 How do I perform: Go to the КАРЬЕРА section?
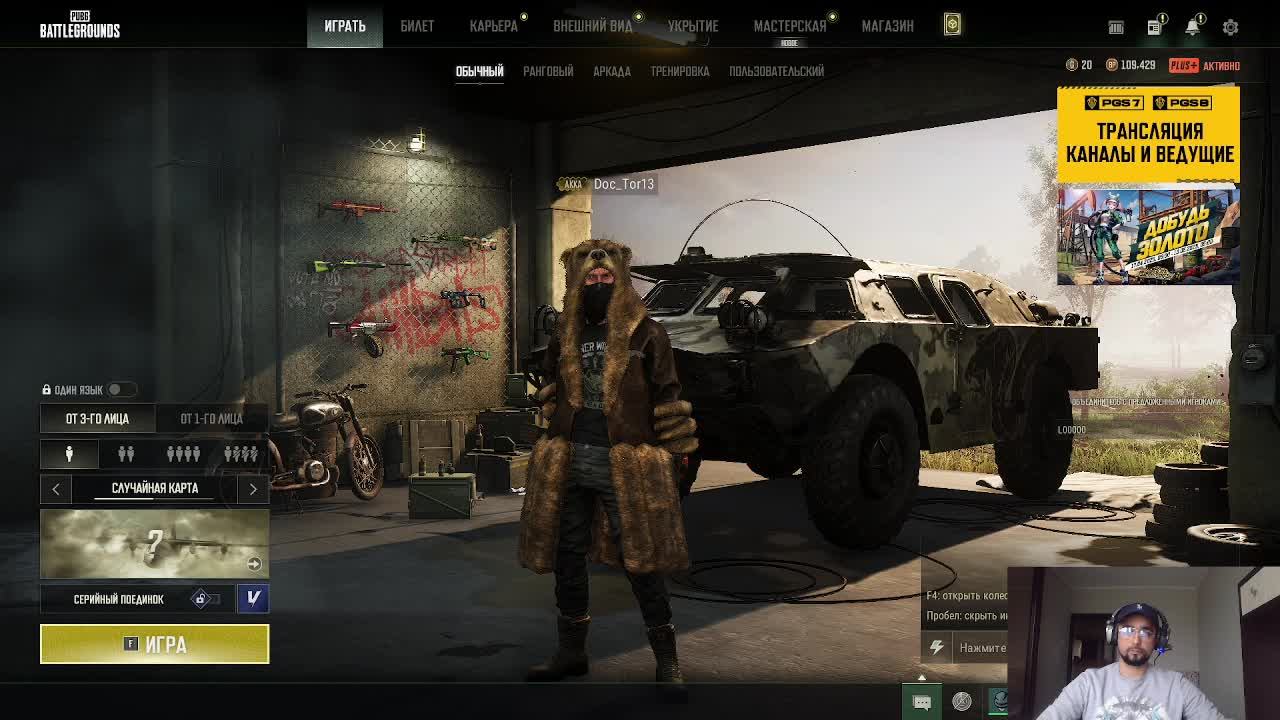(494, 26)
